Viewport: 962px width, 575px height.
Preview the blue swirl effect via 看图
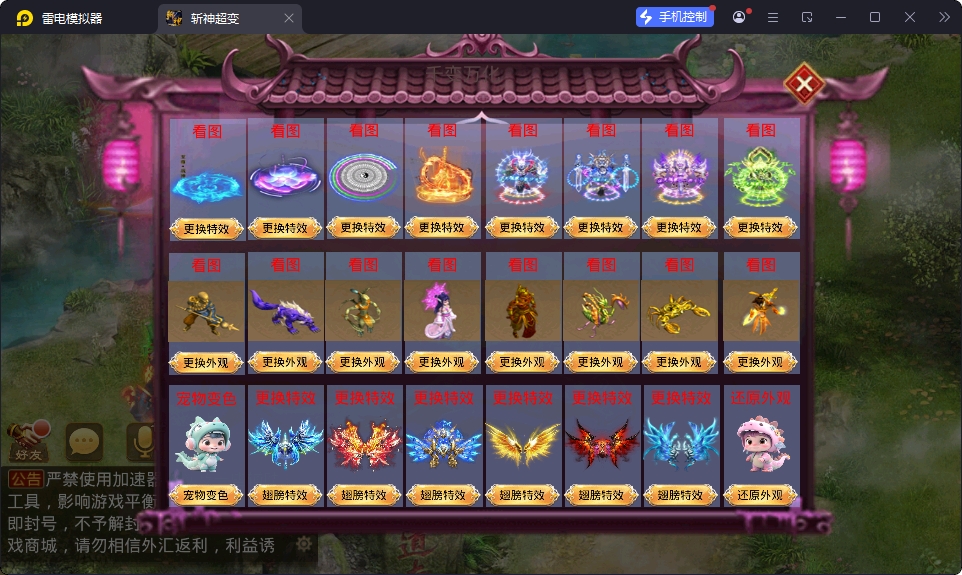tap(207, 131)
